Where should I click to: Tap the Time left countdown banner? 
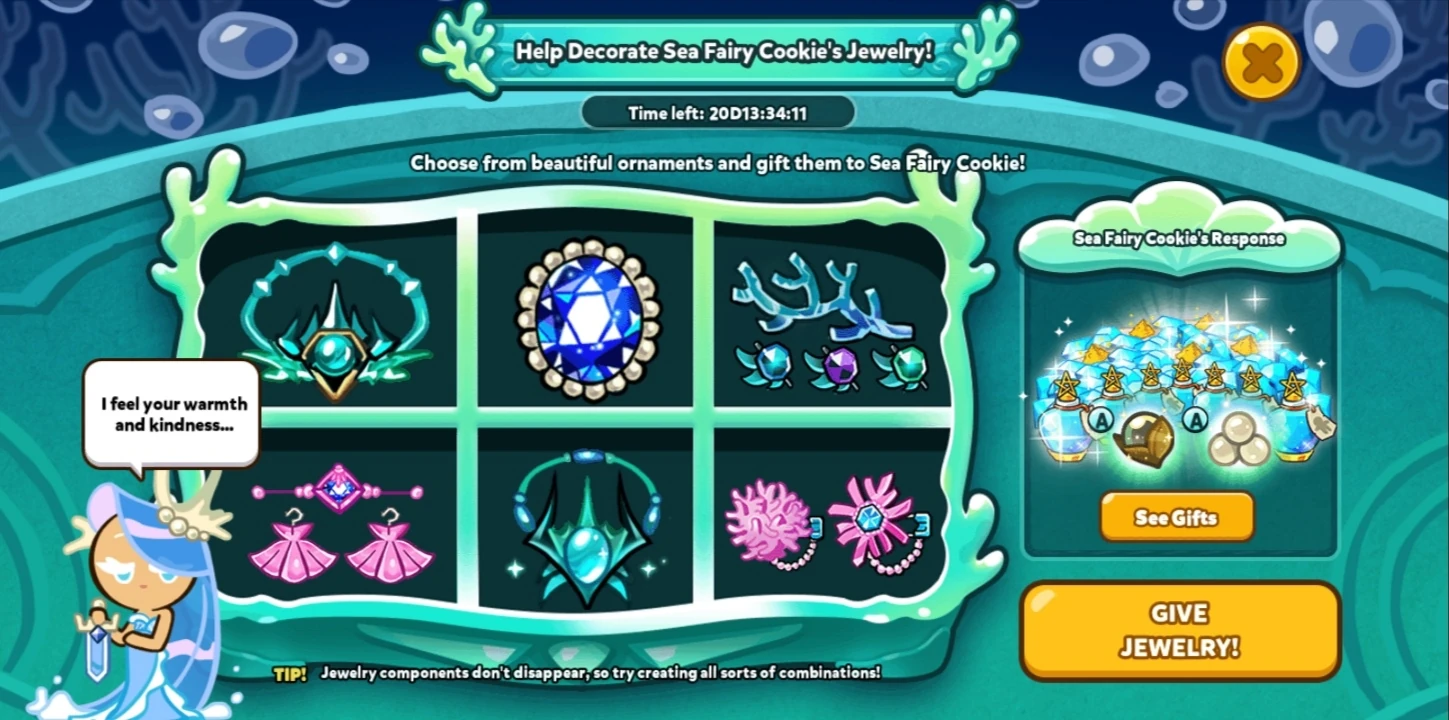[x=718, y=113]
